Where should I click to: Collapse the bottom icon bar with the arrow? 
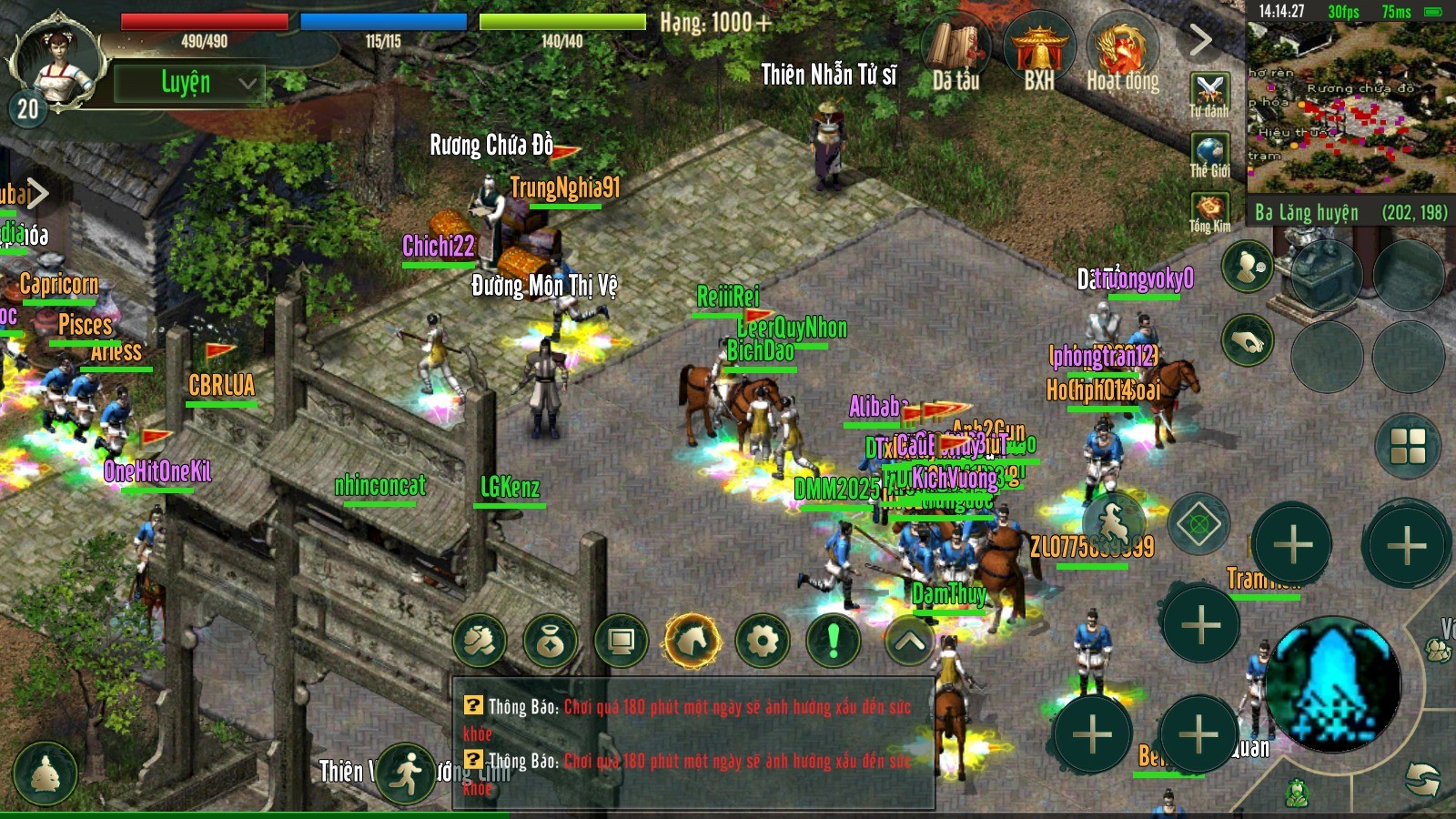[910, 642]
